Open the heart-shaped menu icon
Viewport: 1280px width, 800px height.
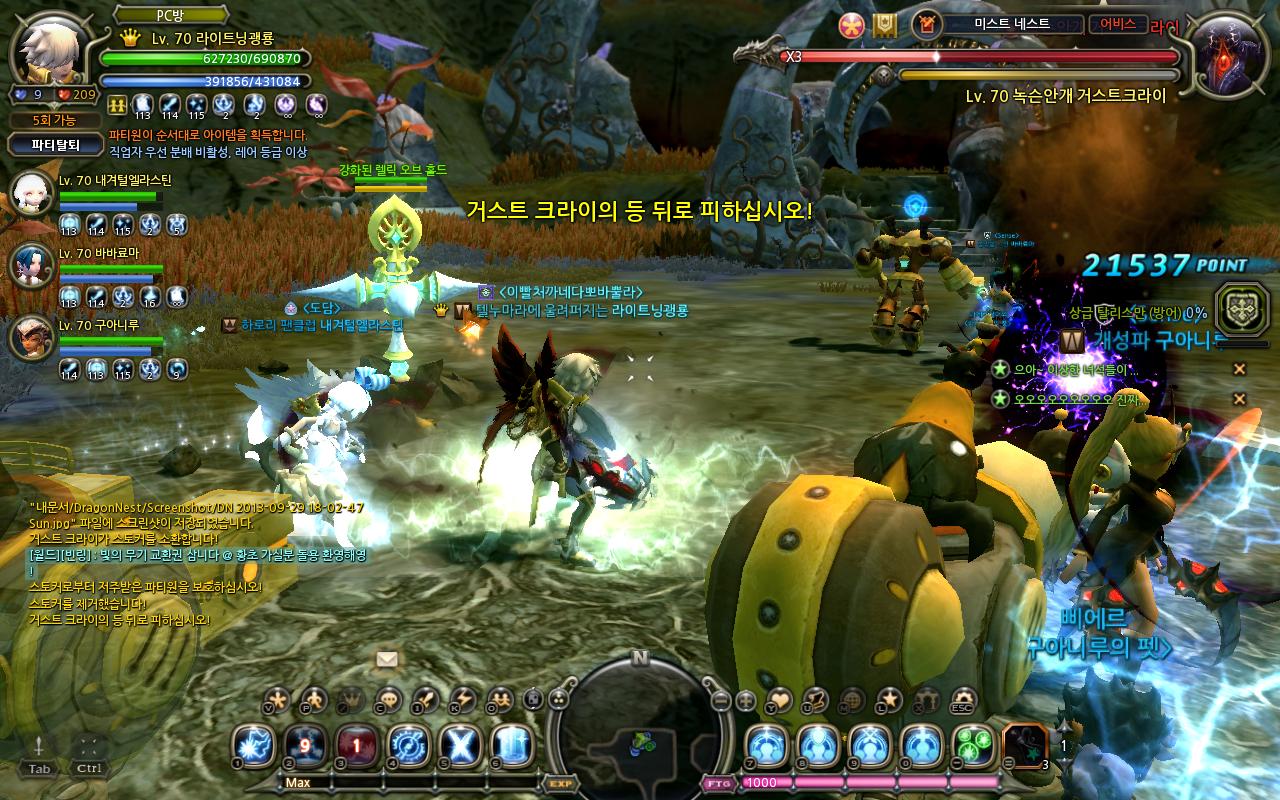(x=779, y=699)
